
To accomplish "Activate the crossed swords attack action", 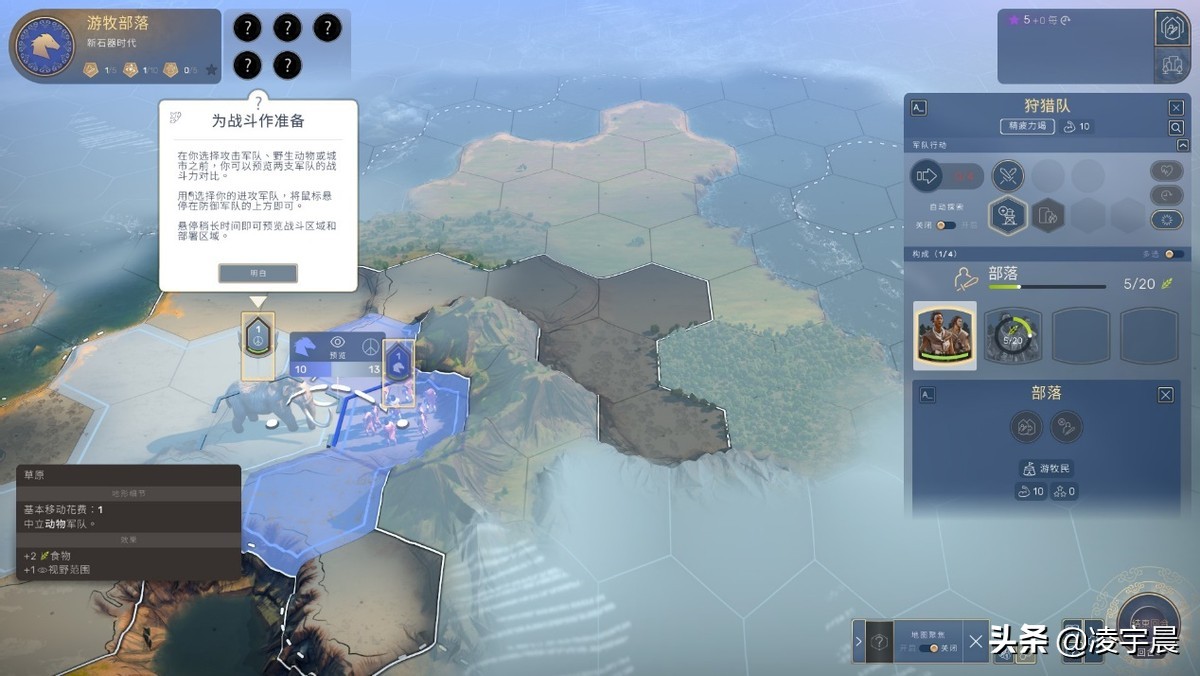I will [x=1008, y=177].
